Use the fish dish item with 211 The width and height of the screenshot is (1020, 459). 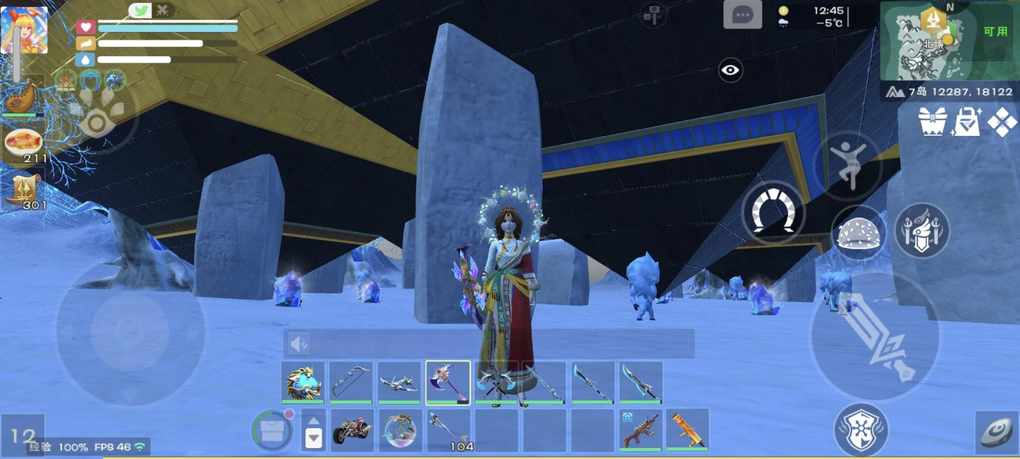tap(24, 143)
